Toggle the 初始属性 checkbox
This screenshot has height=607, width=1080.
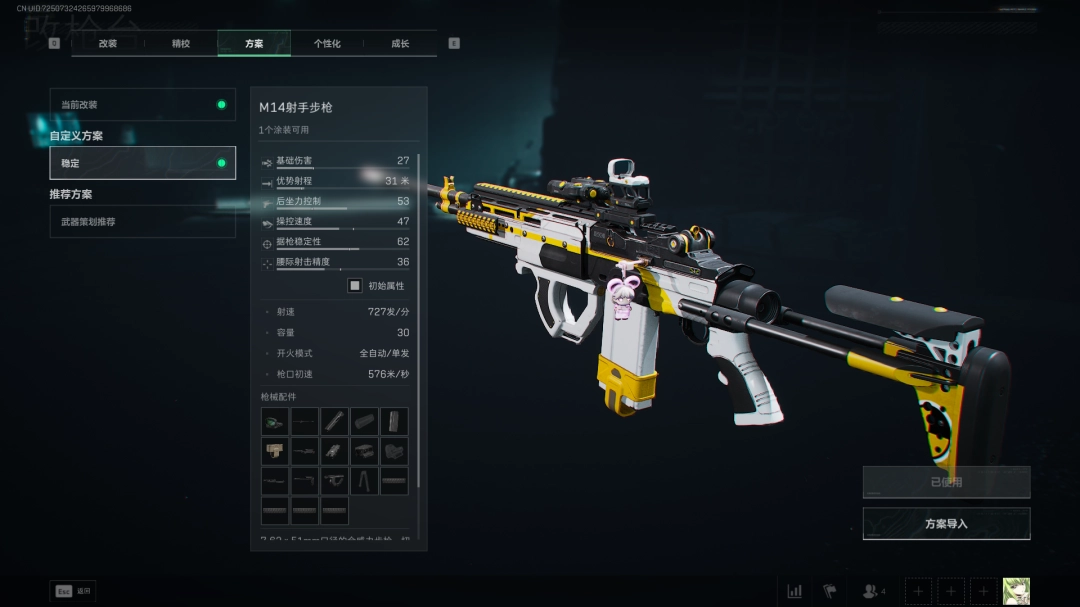click(x=355, y=286)
